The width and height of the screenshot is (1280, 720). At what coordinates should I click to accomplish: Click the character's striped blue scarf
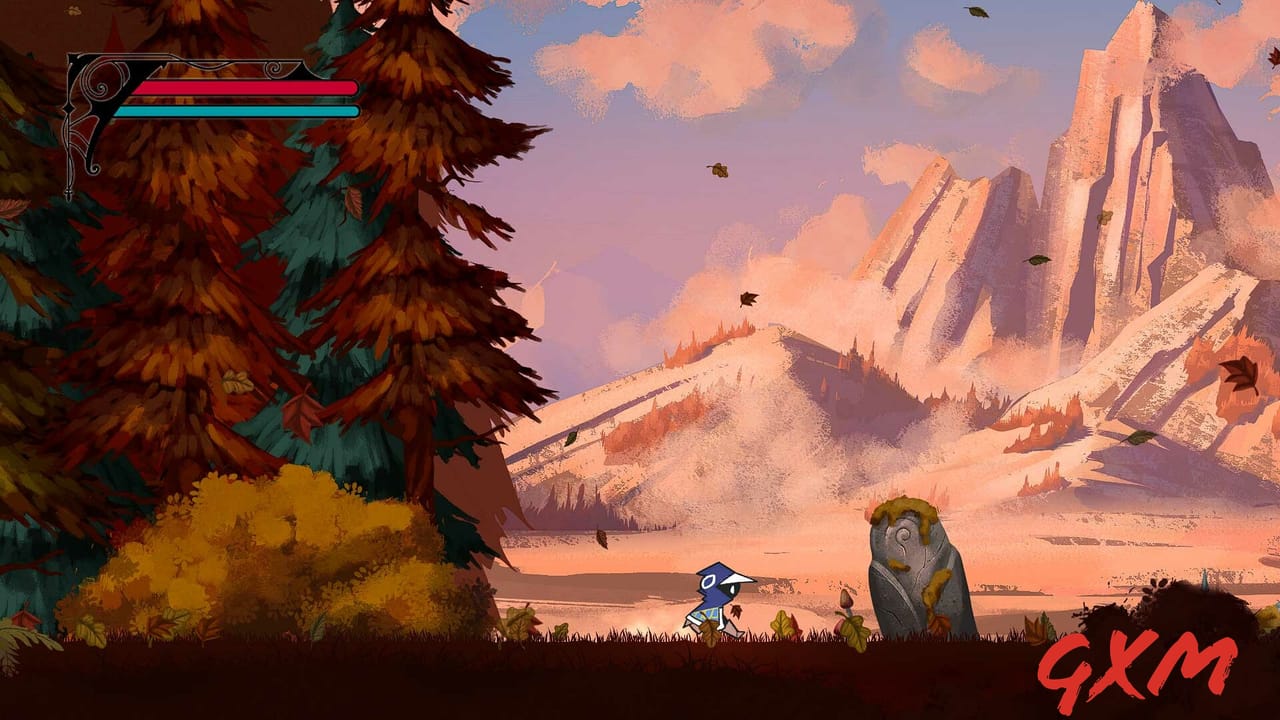(707, 614)
